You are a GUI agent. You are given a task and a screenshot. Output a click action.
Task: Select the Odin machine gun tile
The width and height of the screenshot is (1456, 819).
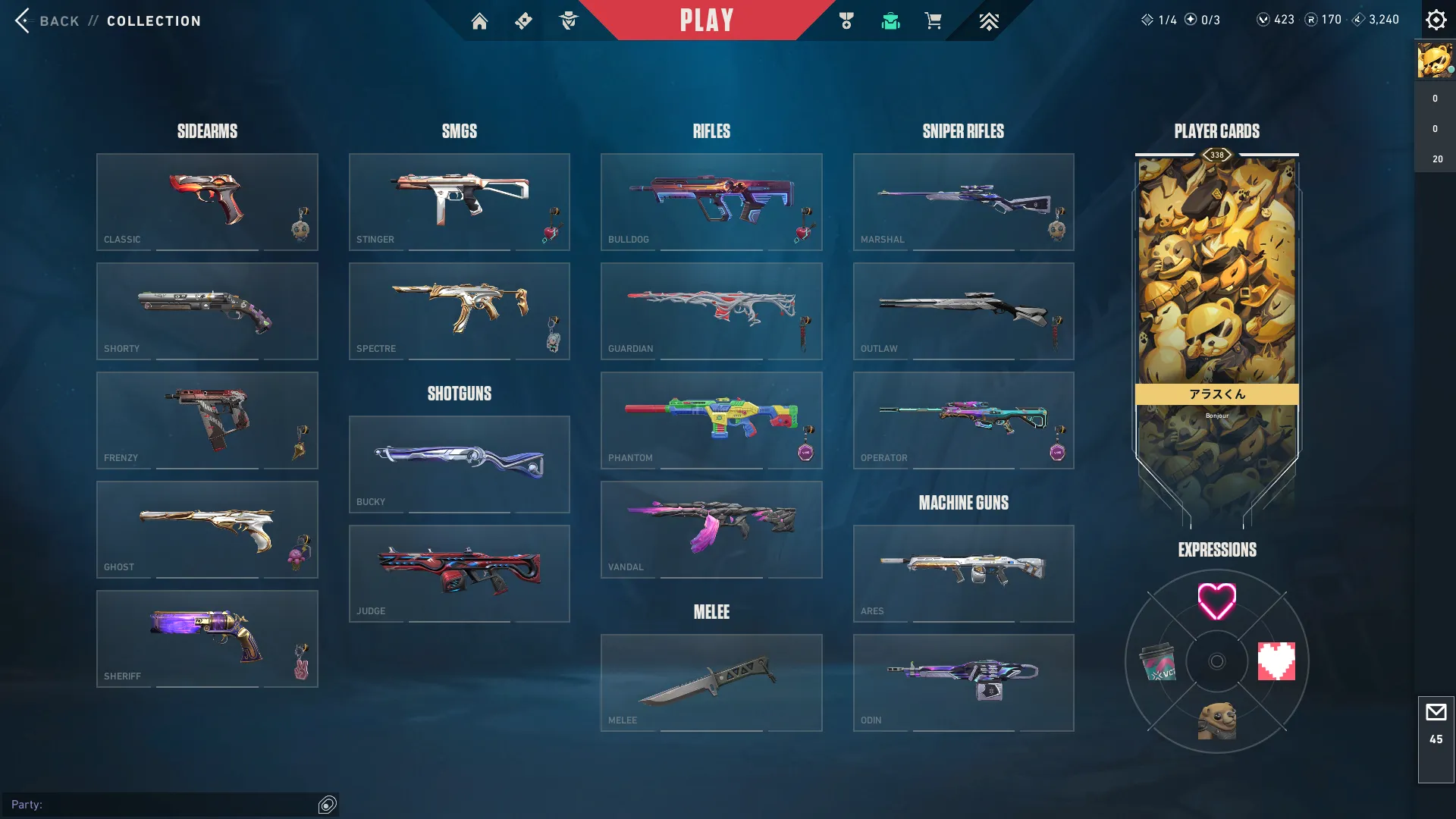(x=963, y=682)
